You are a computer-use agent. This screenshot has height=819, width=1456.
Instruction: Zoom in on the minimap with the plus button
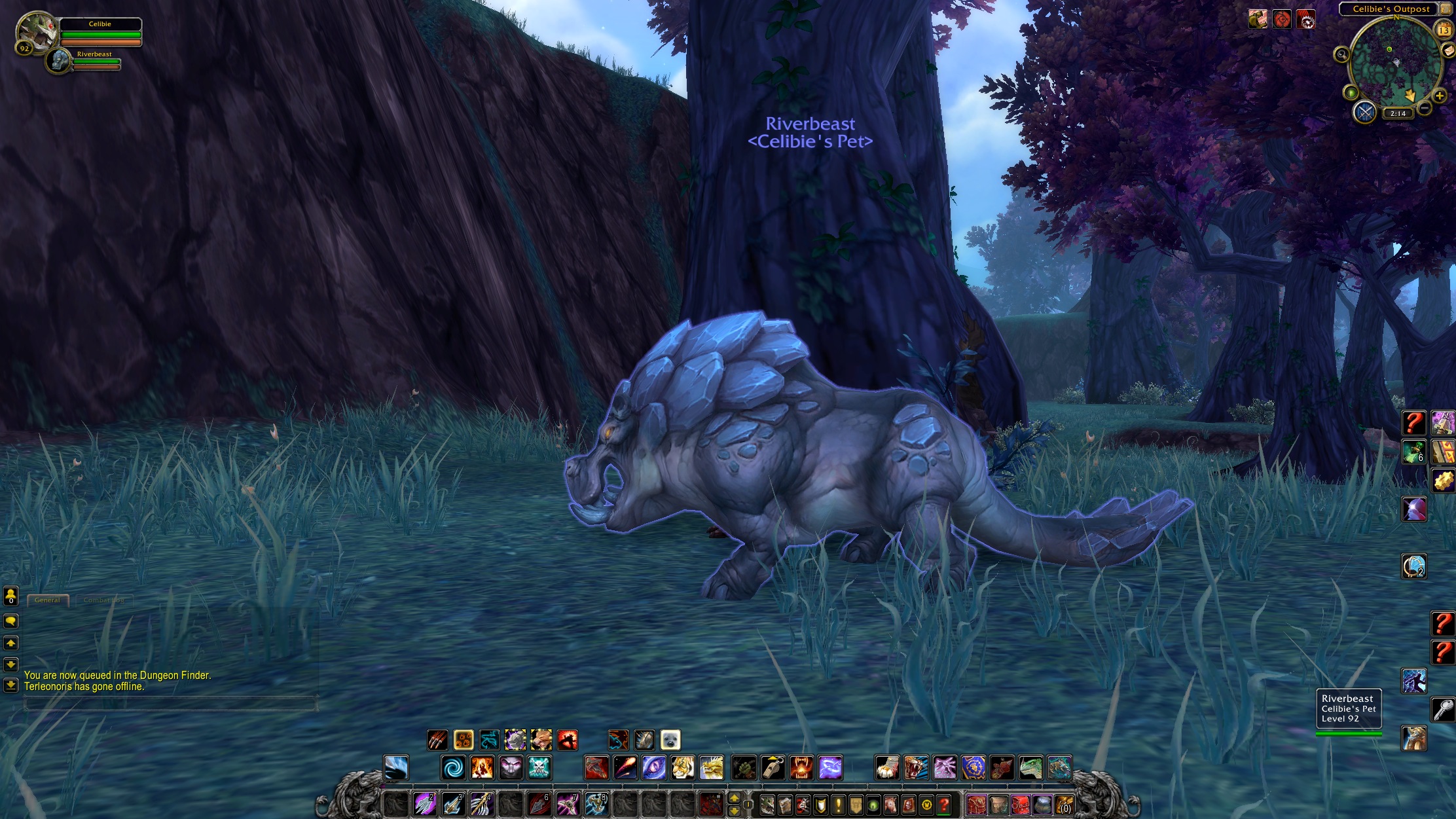(x=1440, y=96)
